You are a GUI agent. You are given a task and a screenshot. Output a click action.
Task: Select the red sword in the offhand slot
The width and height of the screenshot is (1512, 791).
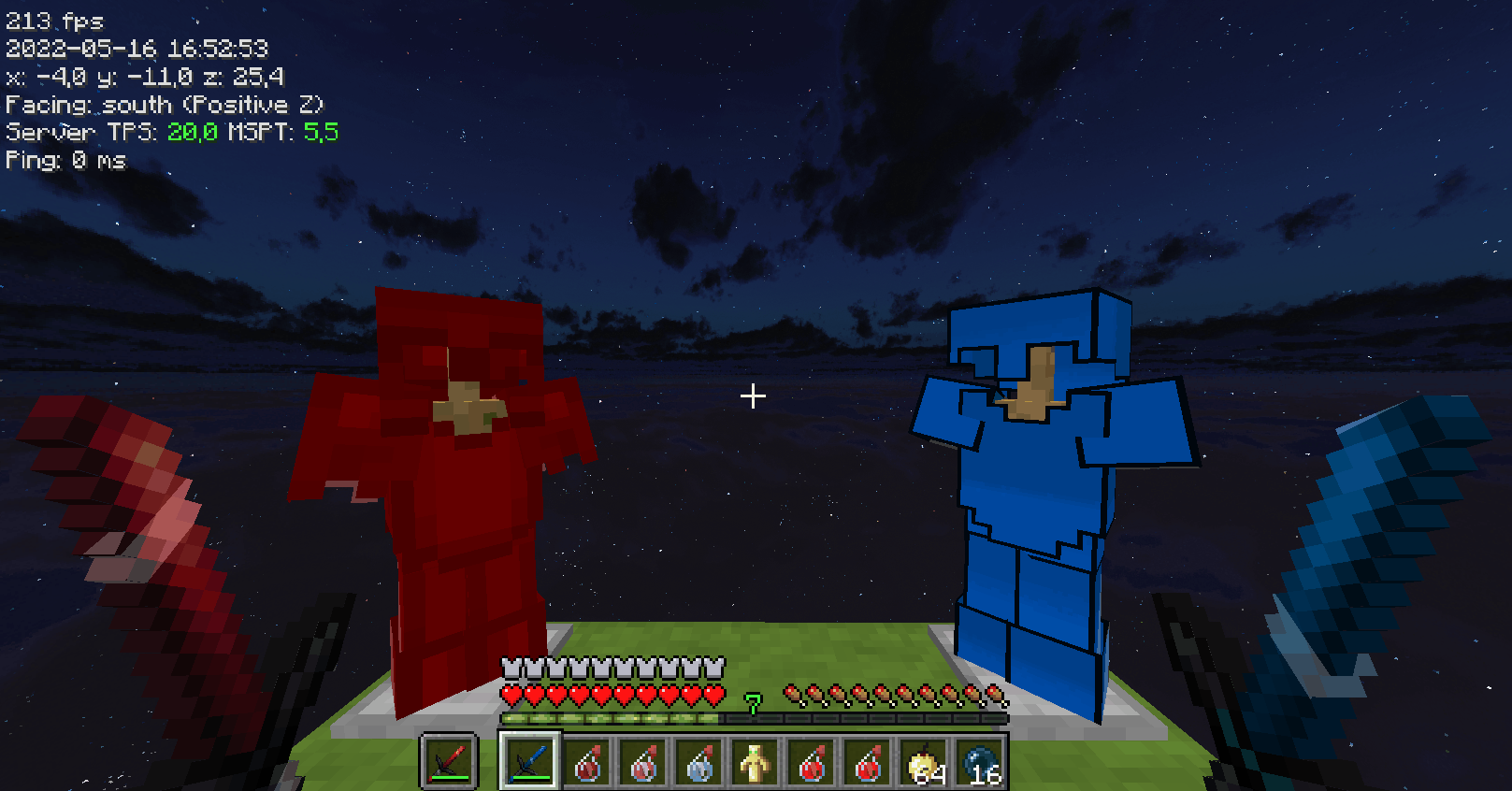449,759
